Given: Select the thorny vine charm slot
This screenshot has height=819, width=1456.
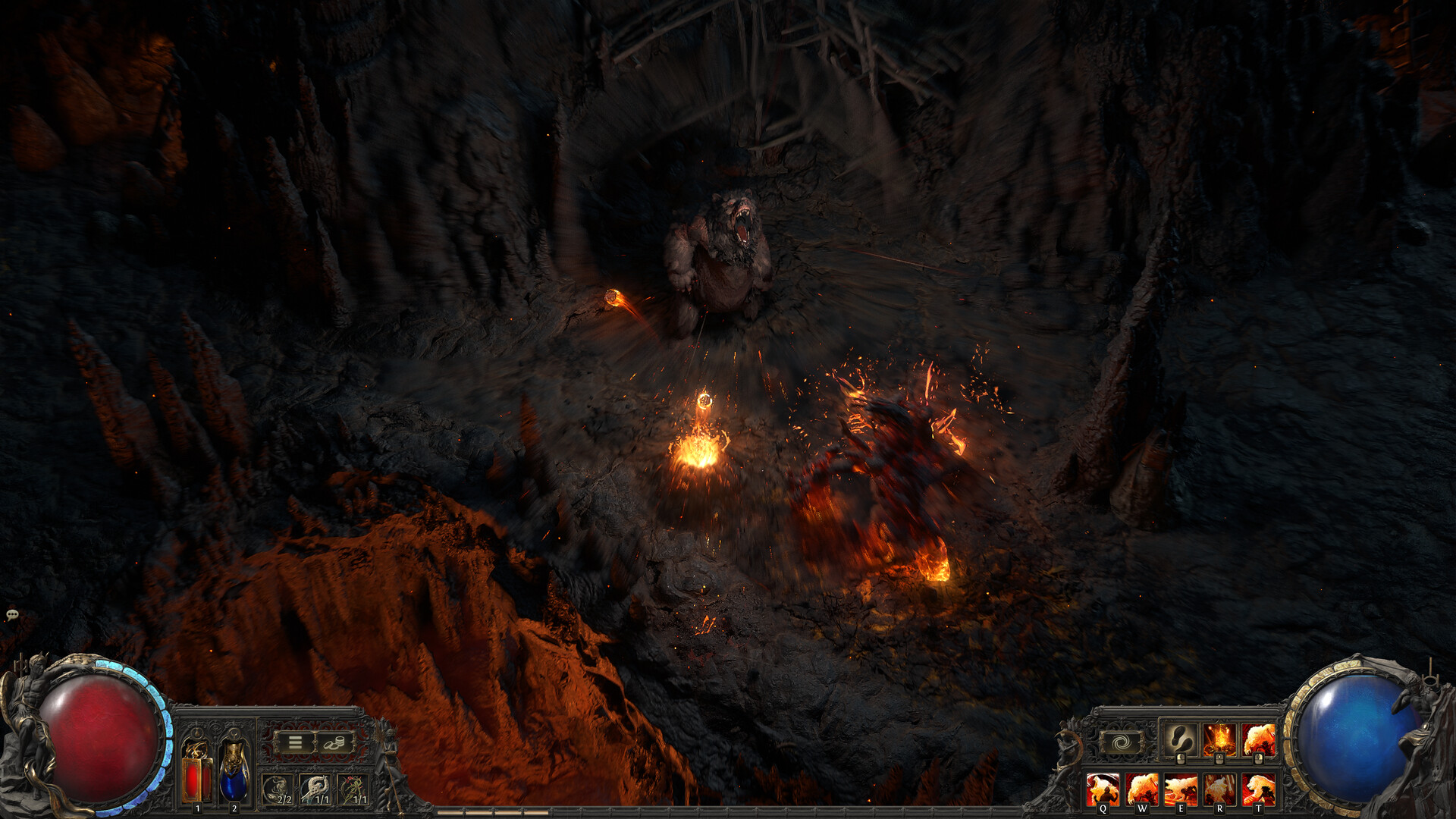Looking at the screenshot, I should tap(353, 787).
